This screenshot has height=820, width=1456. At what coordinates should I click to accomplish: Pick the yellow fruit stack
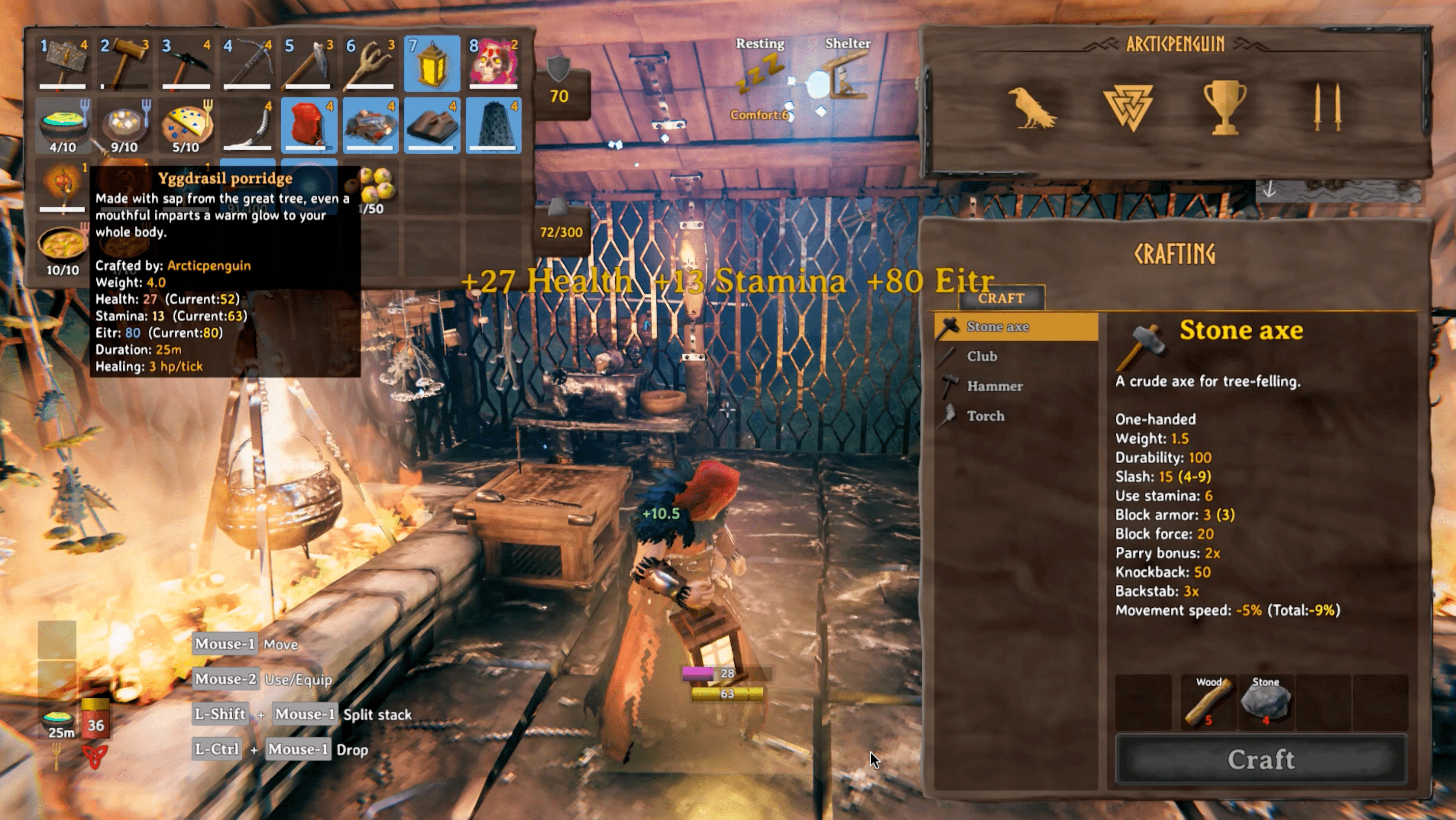pyautogui.click(x=374, y=186)
